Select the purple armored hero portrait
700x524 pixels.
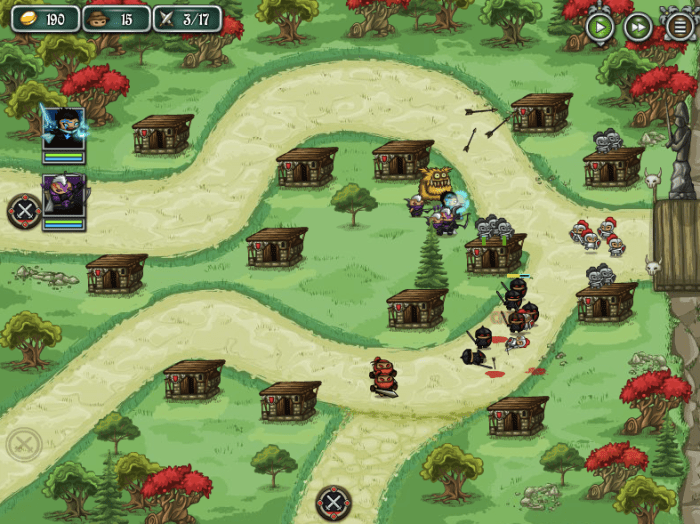coord(63,194)
